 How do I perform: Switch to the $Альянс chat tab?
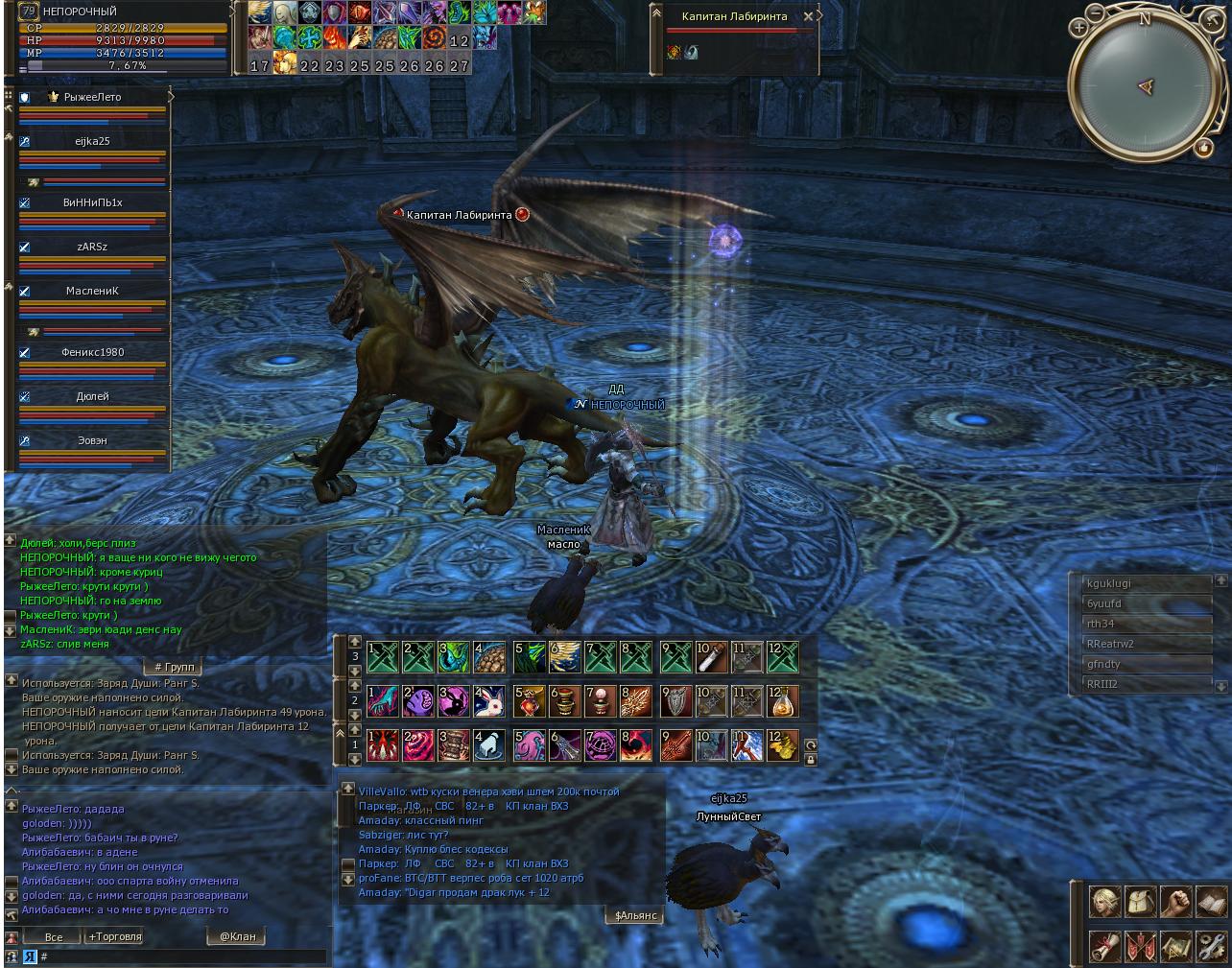point(635,915)
